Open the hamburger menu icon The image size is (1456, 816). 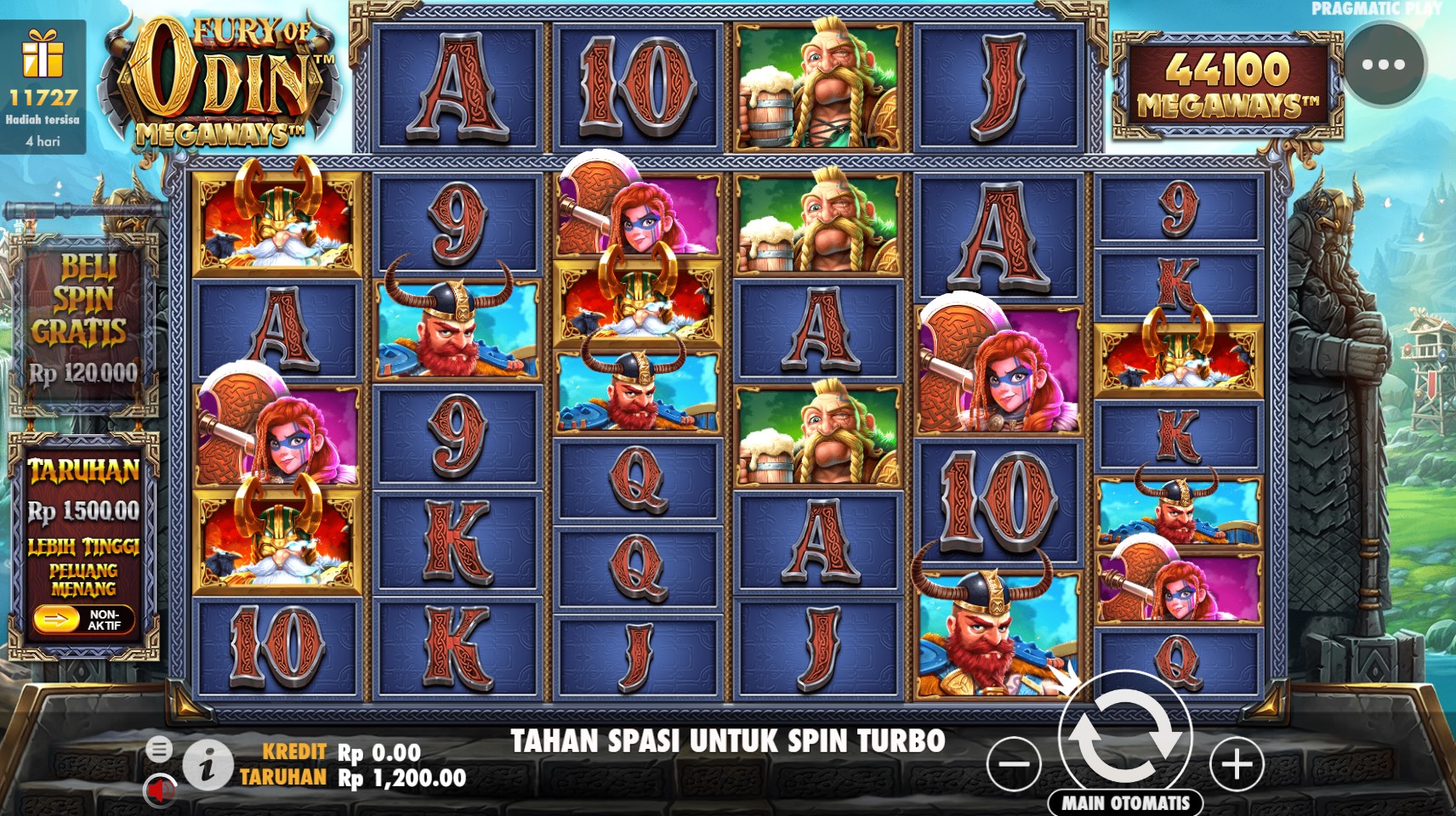click(x=159, y=748)
